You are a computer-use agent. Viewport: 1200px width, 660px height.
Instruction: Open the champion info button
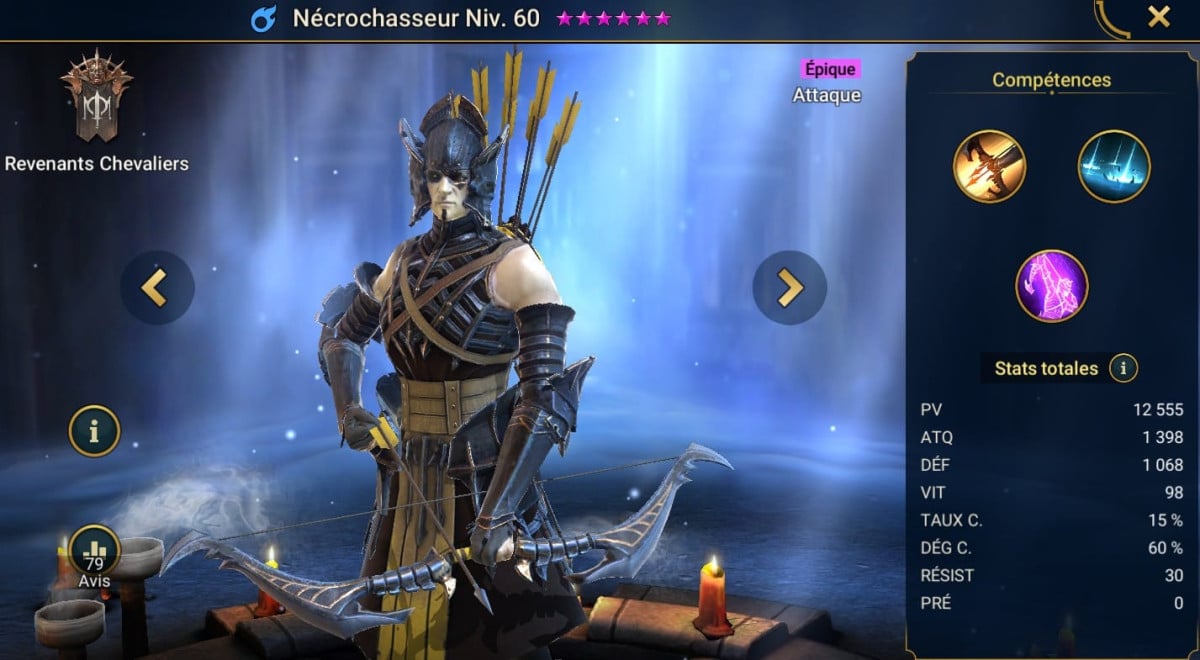(94, 431)
